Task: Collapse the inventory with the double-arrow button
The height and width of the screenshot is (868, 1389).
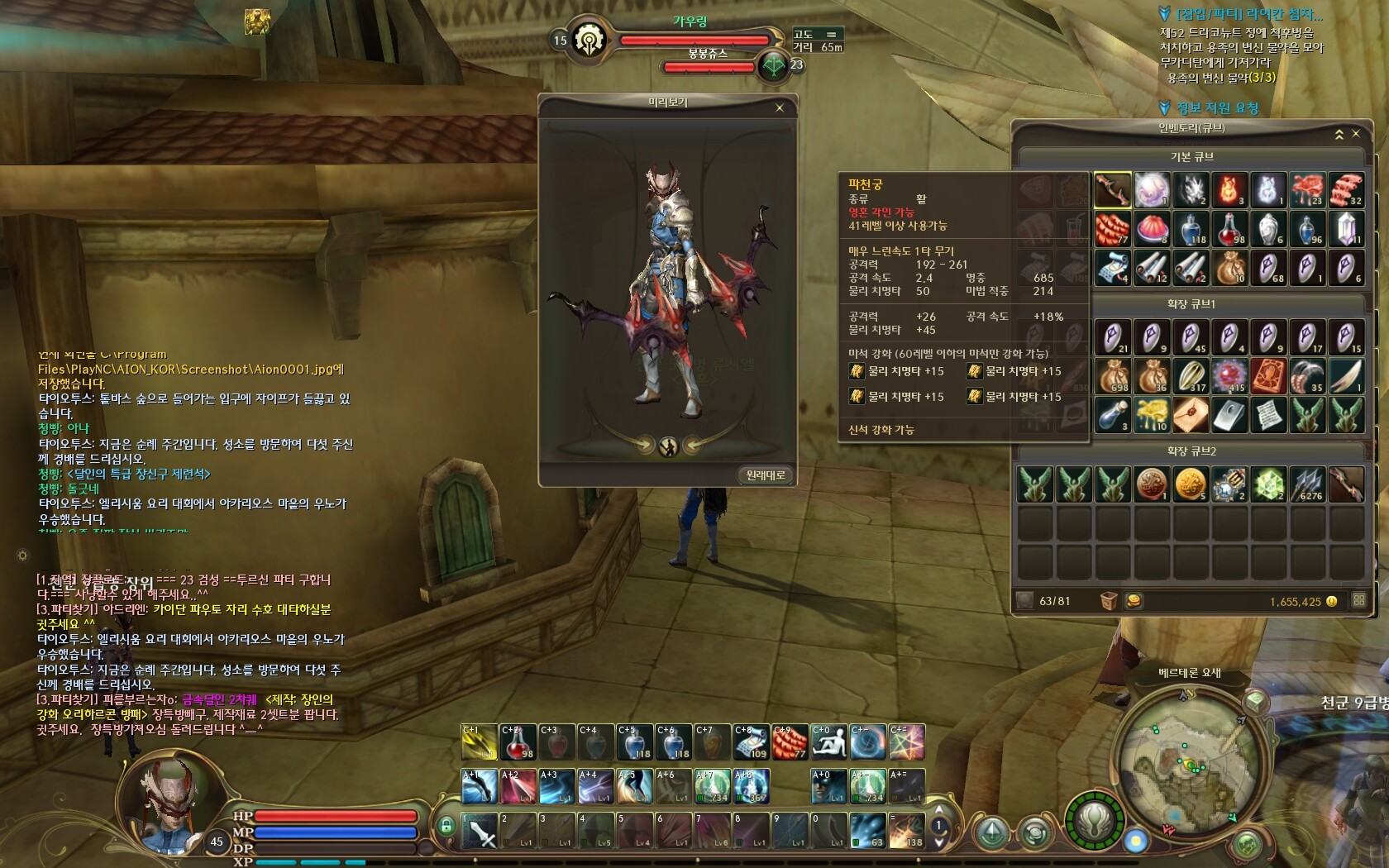Action: (x=1339, y=134)
